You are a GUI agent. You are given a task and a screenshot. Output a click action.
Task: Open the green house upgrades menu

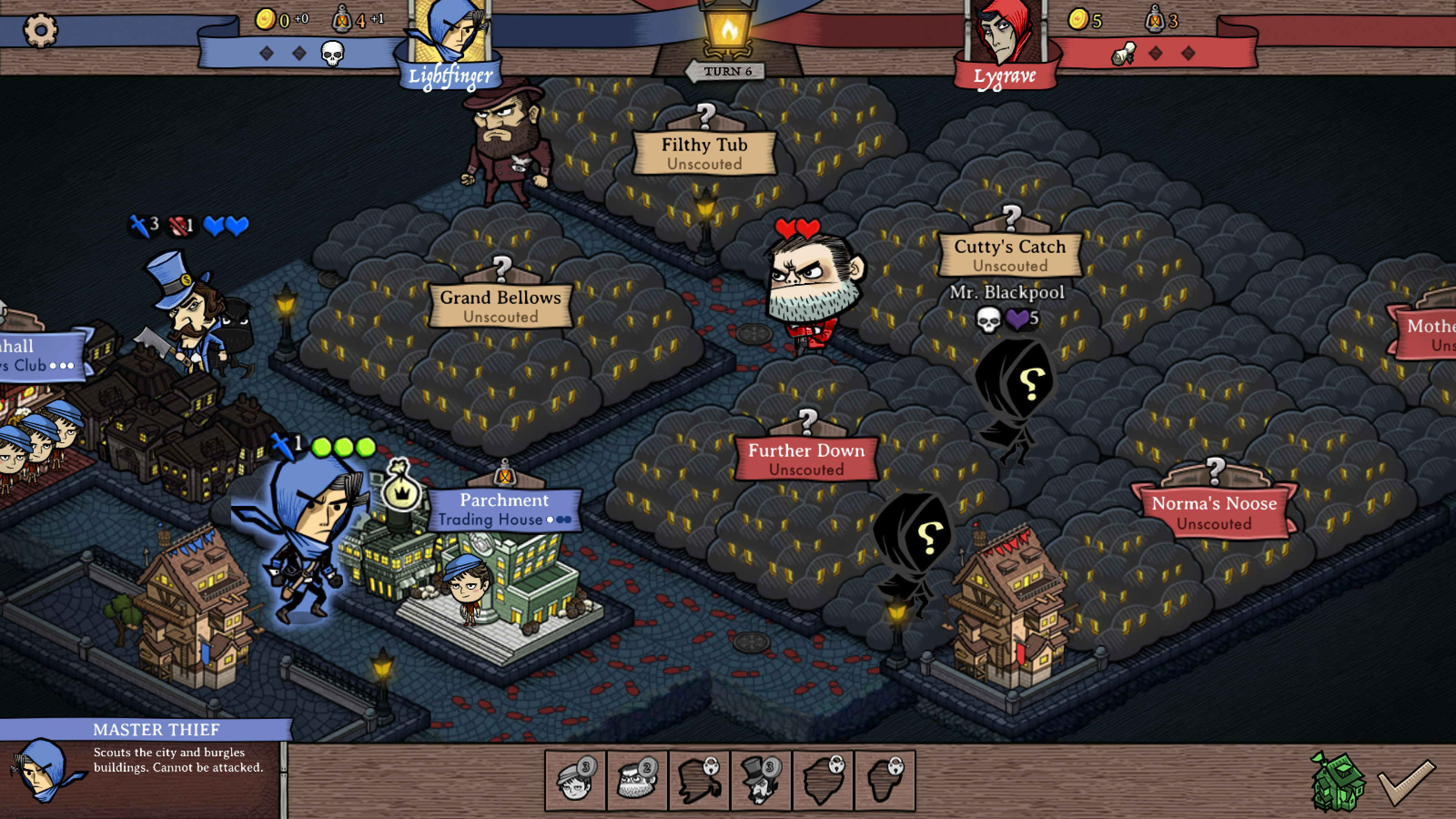tap(1337, 782)
